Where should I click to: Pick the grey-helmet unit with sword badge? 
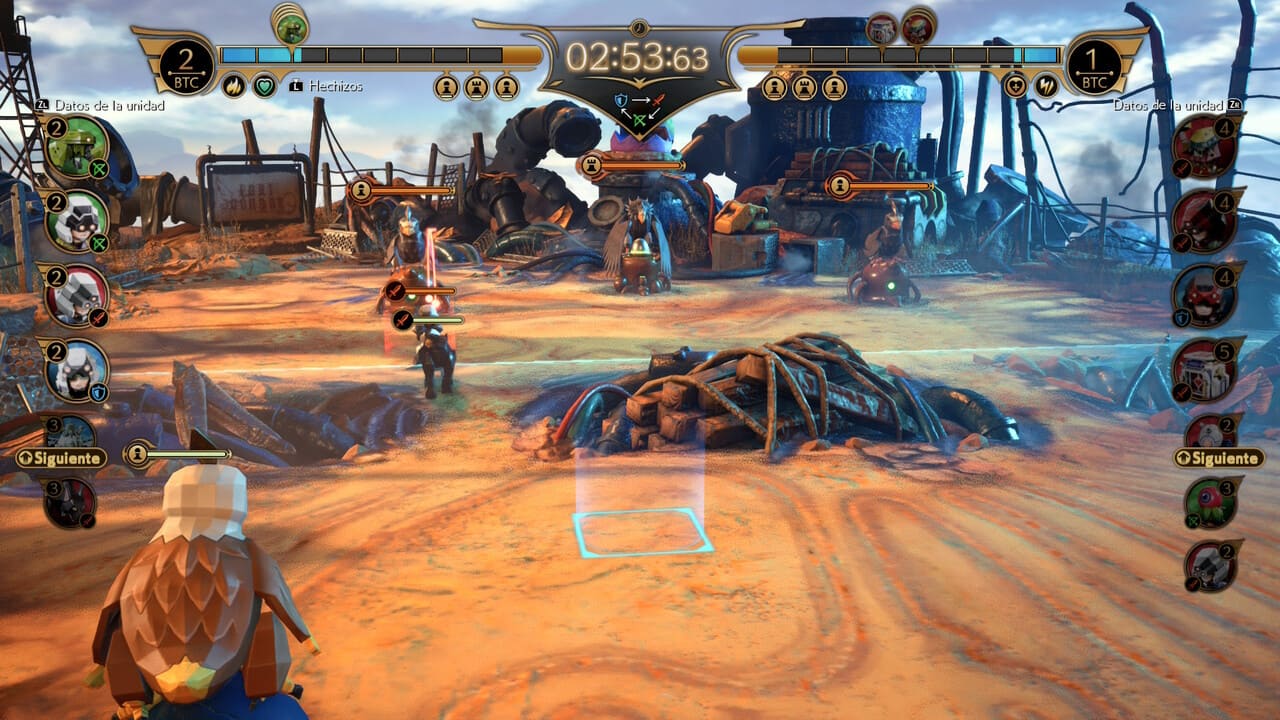(76, 296)
